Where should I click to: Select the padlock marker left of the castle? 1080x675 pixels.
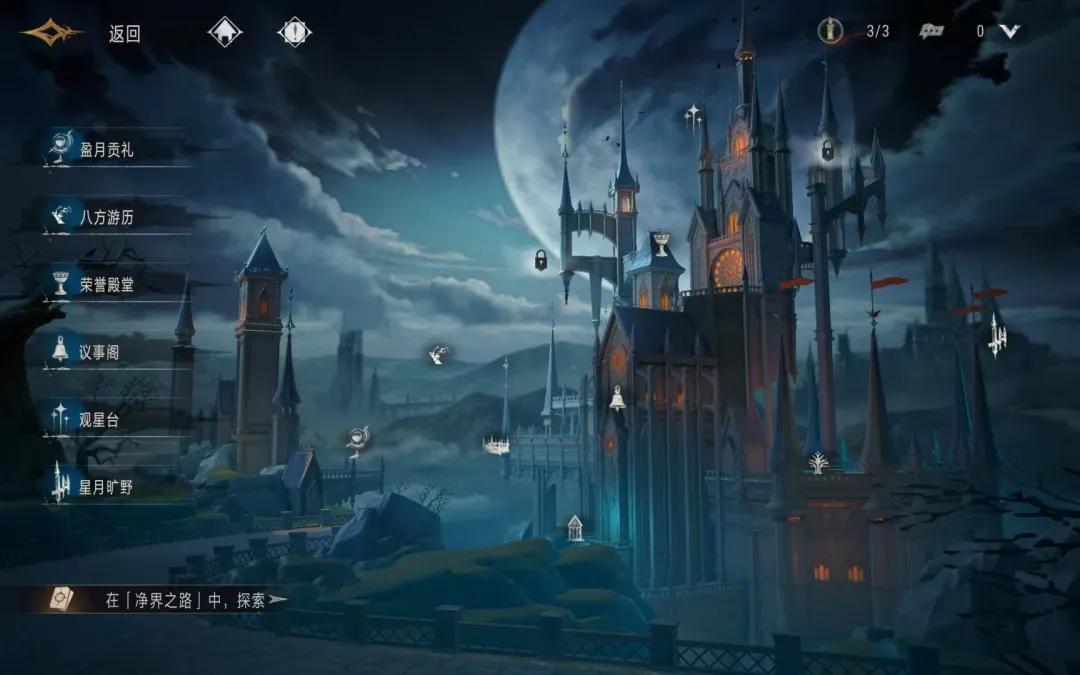click(541, 261)
